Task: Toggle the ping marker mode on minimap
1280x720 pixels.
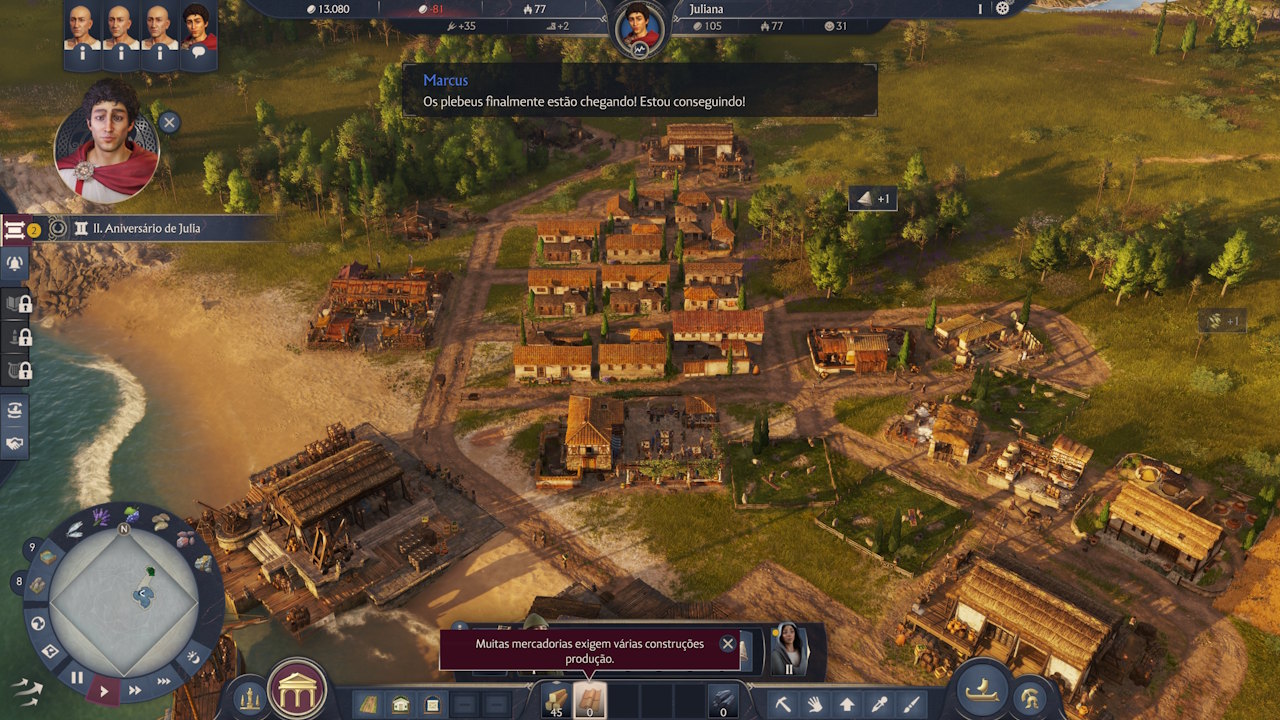Action: point(51,652)
